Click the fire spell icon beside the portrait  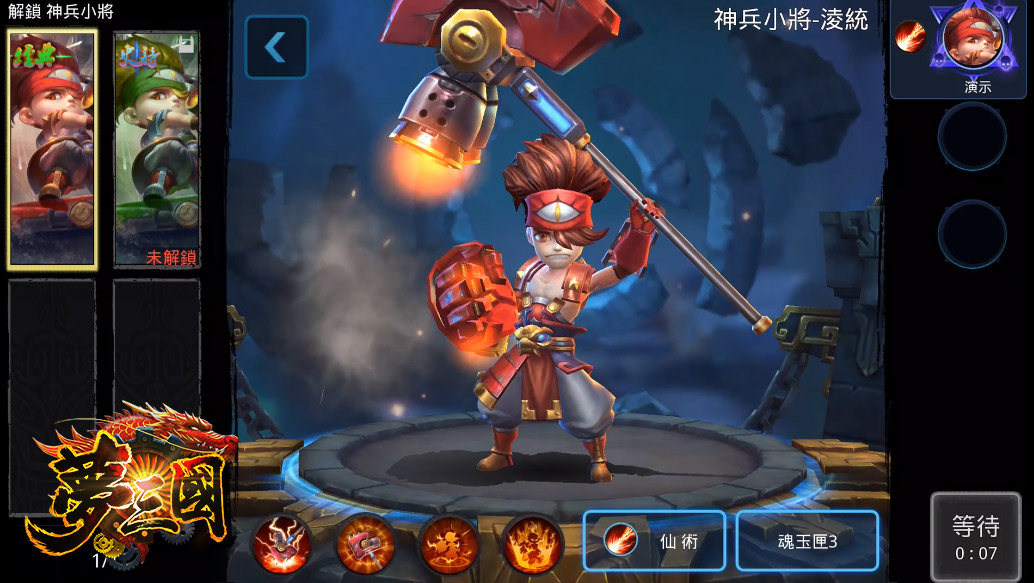click(910, 38)
